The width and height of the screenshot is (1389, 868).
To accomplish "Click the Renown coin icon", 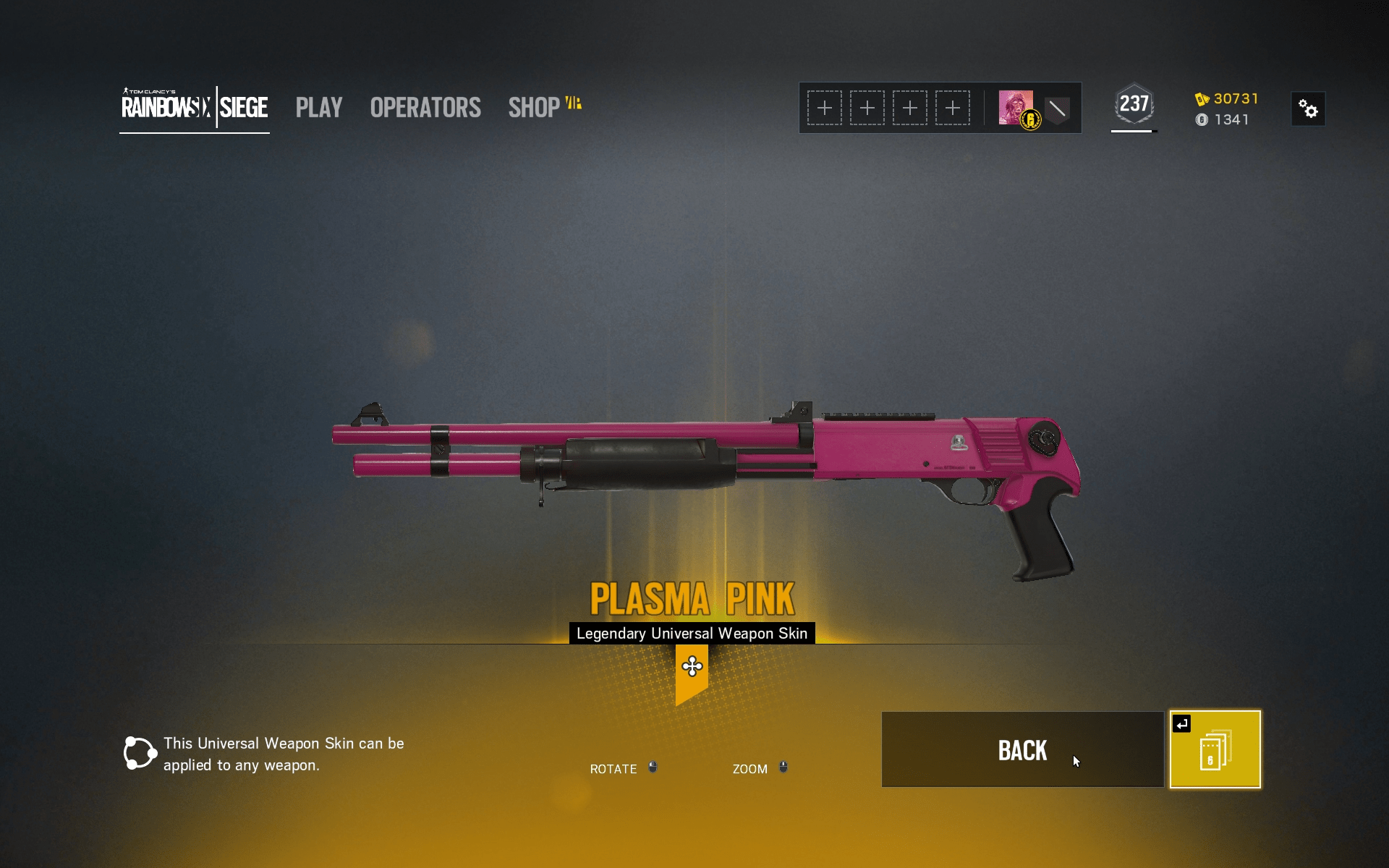I will click(1202, 120).
